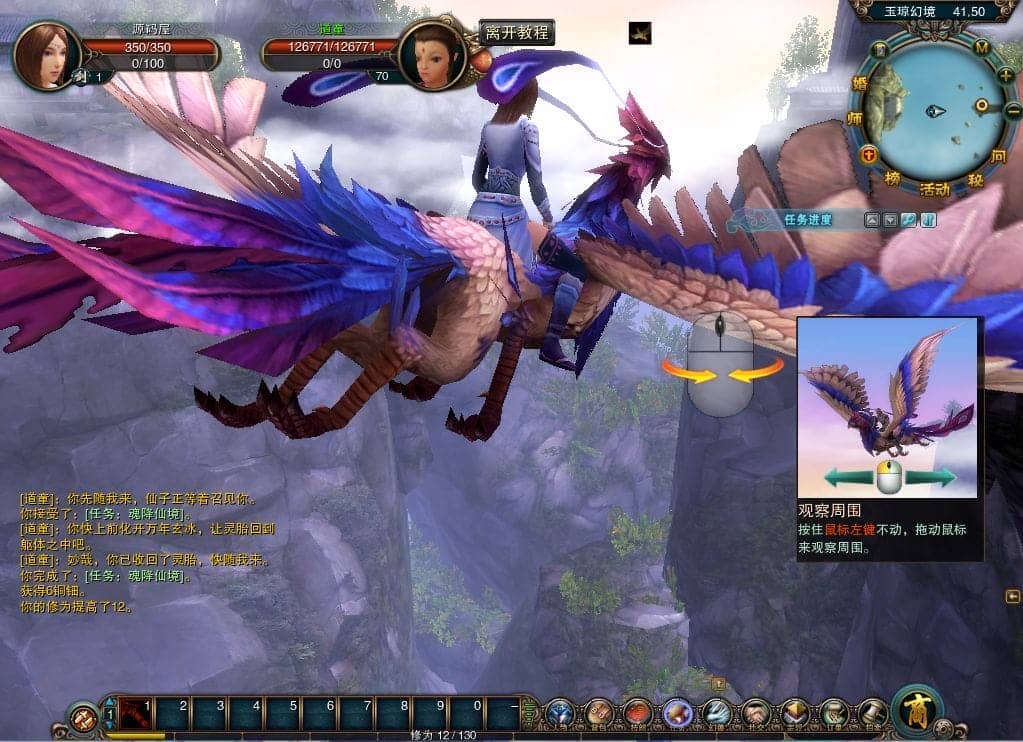
Task: Click the 问 help button on minimap
Action: (x=998, y=156)
